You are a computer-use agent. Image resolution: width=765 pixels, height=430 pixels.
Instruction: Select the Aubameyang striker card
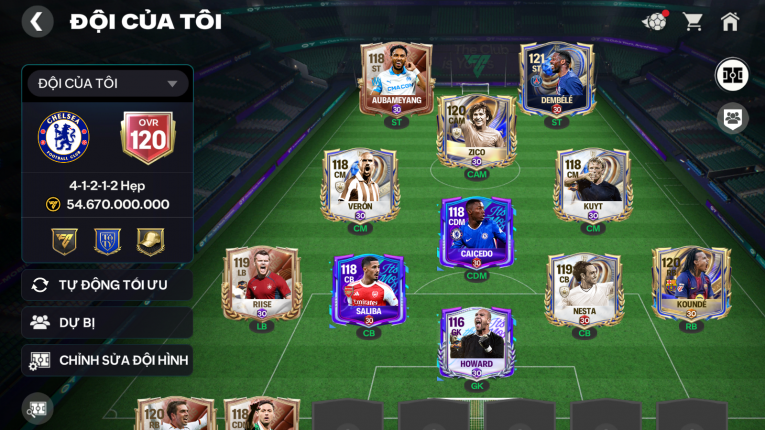[396, 80]
